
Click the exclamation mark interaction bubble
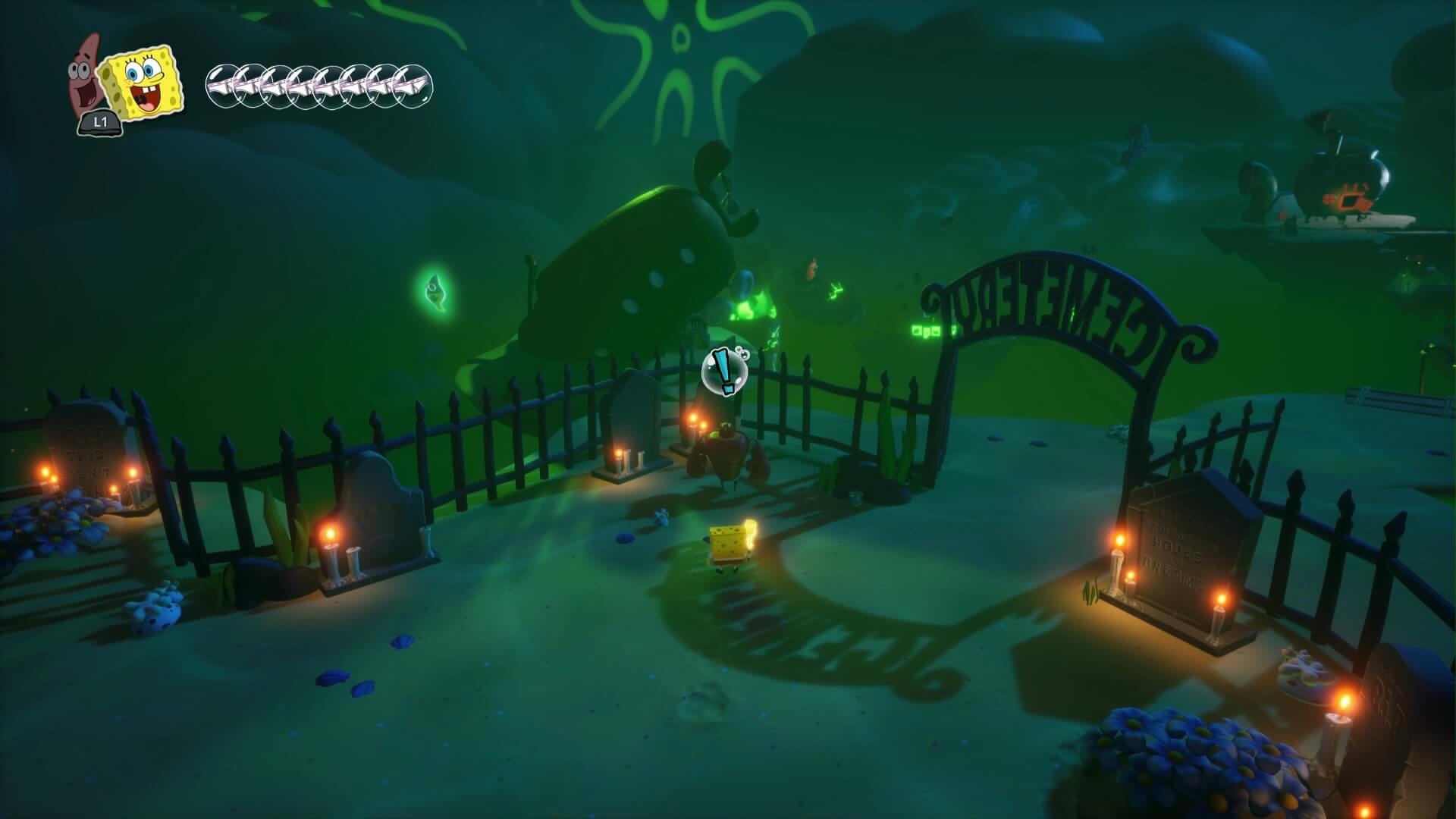point(726,372)
